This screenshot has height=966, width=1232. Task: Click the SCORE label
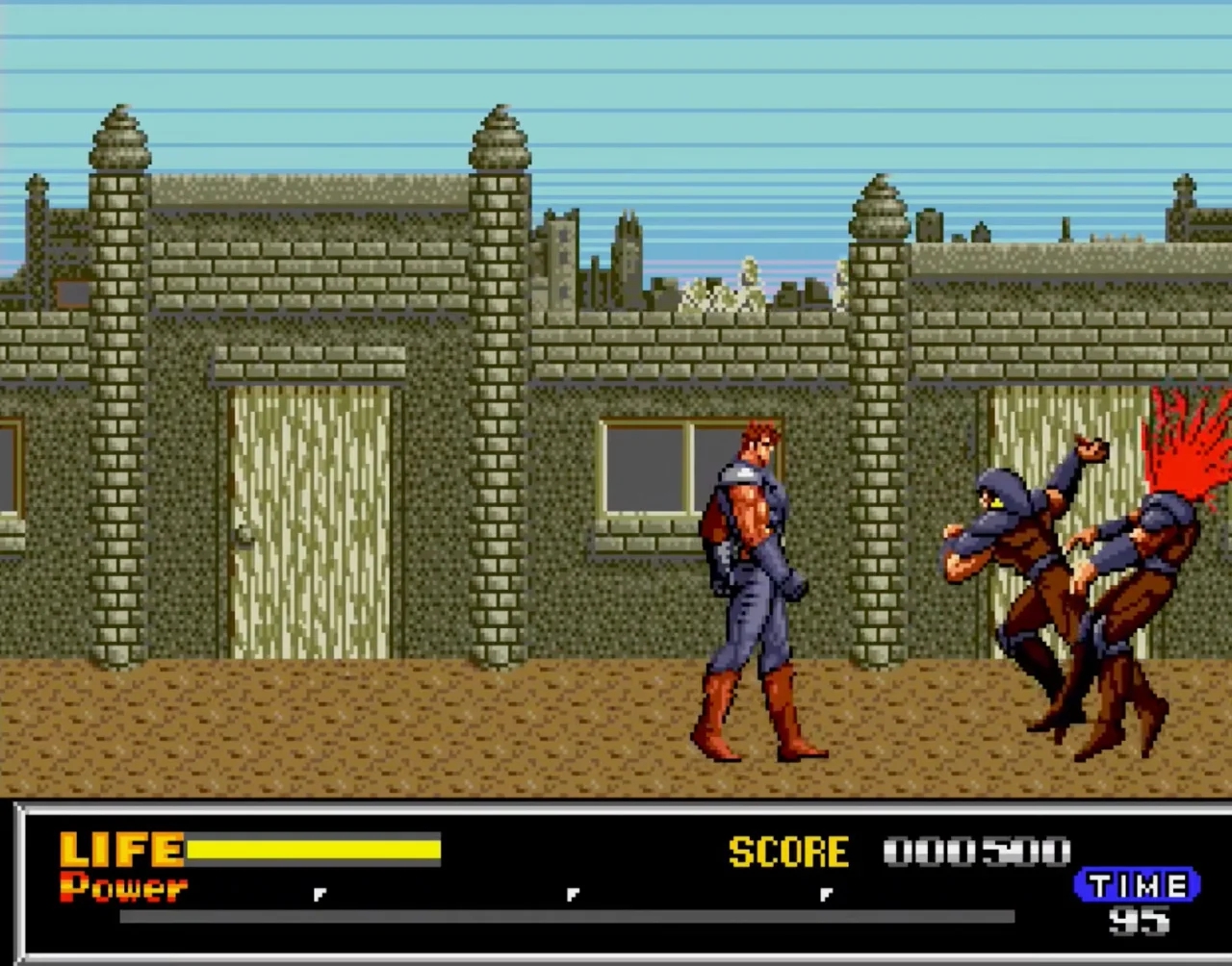pyautogui.click(x=788, y=851)
